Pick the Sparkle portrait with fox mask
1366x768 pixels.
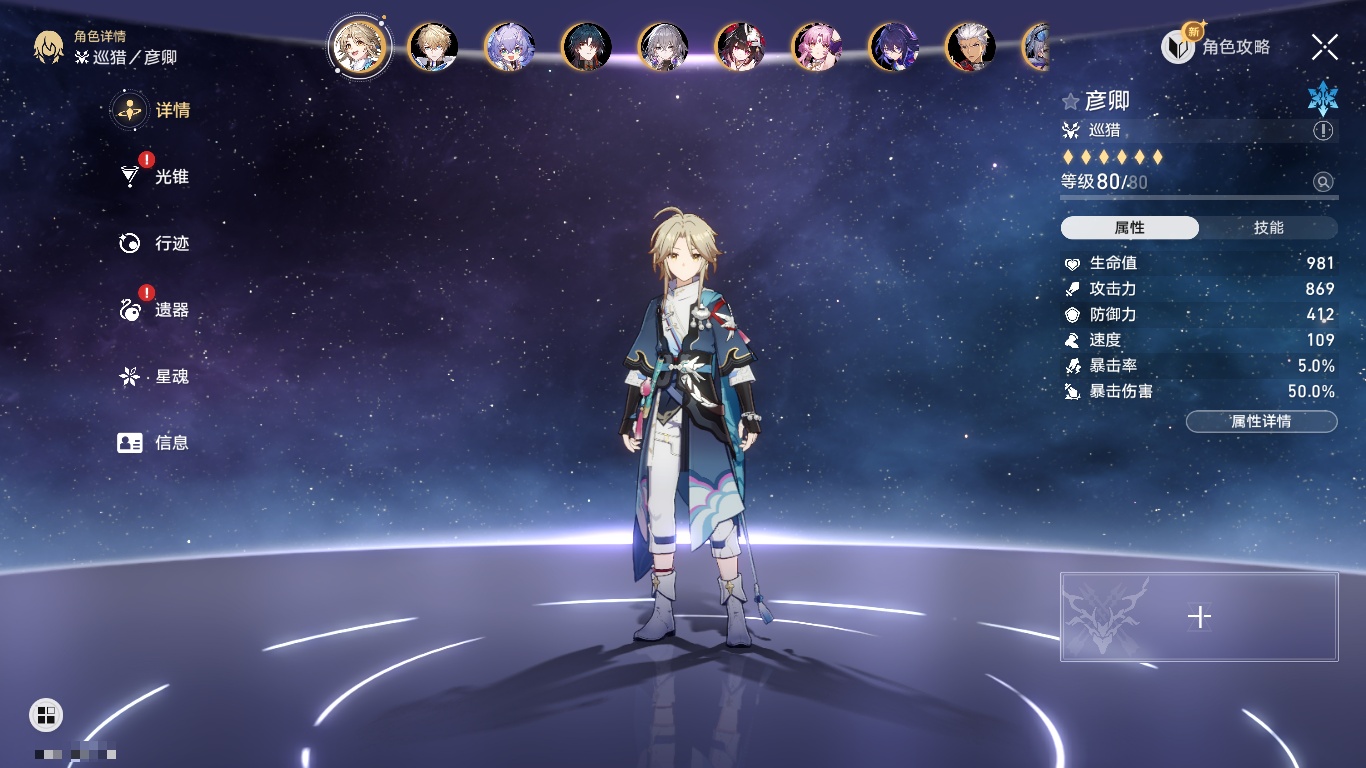pyautogui.click(x=740, y=47)
